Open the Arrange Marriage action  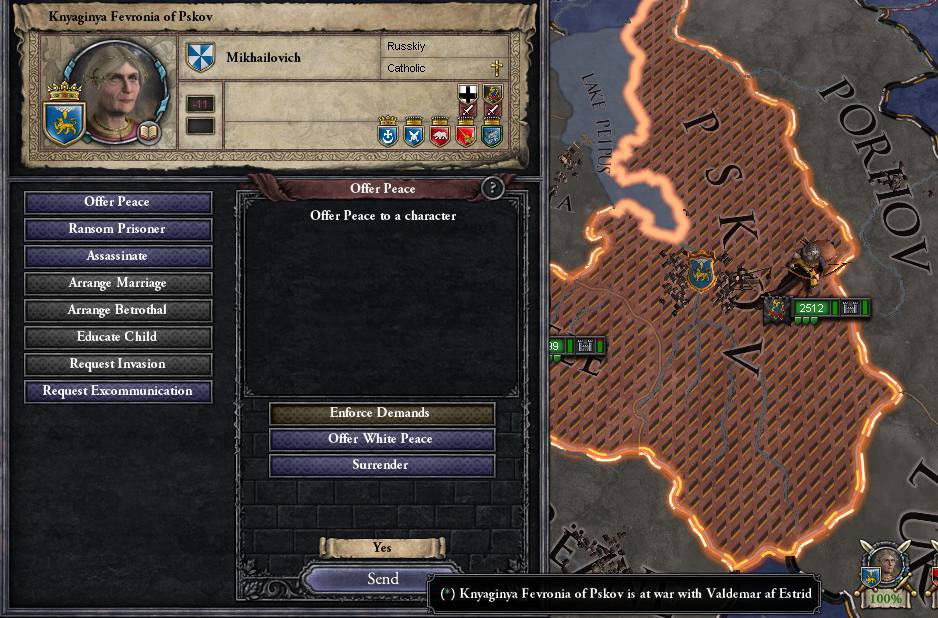pyautogui.click(x=118, y=283)
